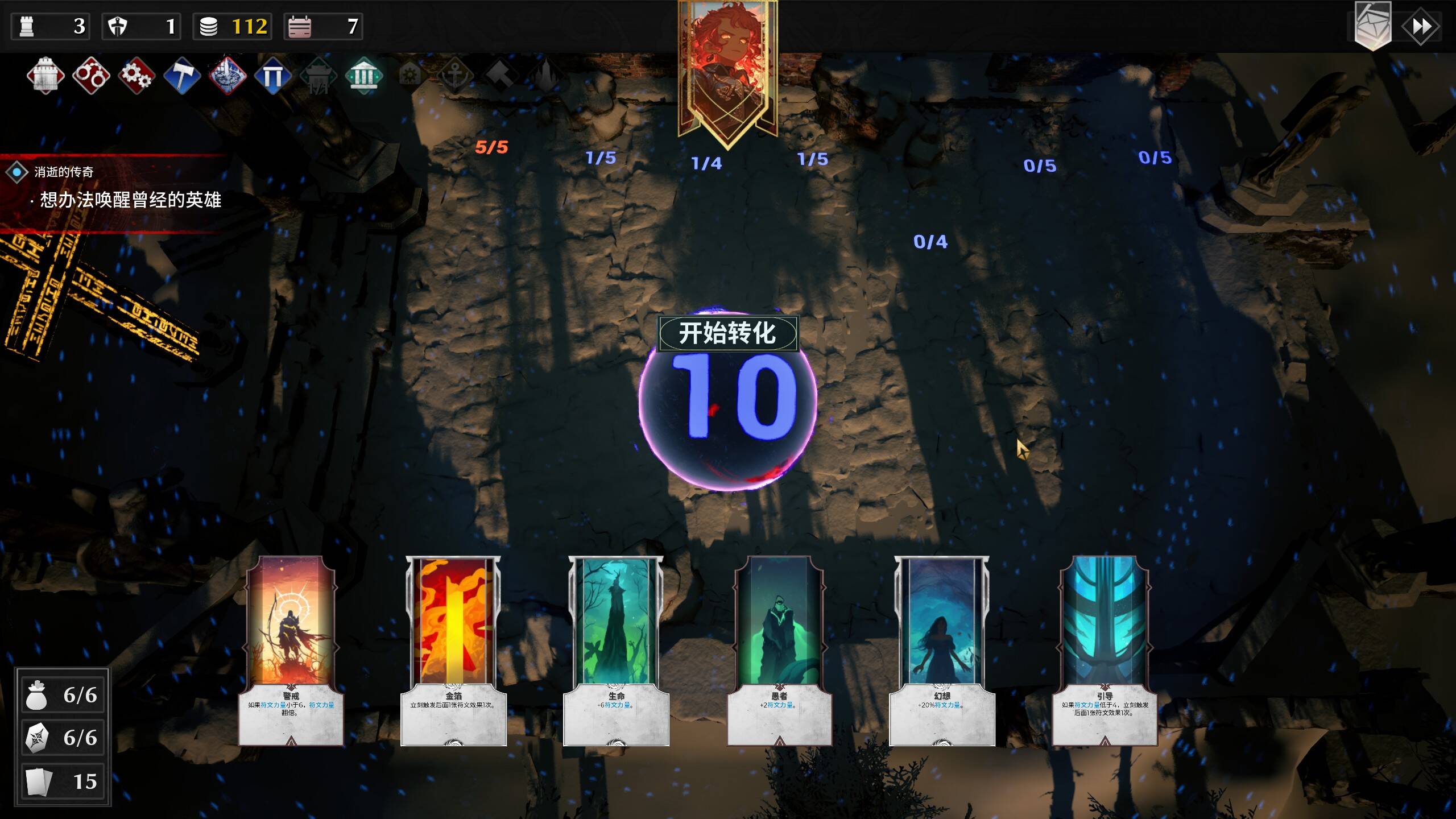Screen dimensions: 1456x819
Task: Choose the 幻想 card
Action: tap(942, 650)
